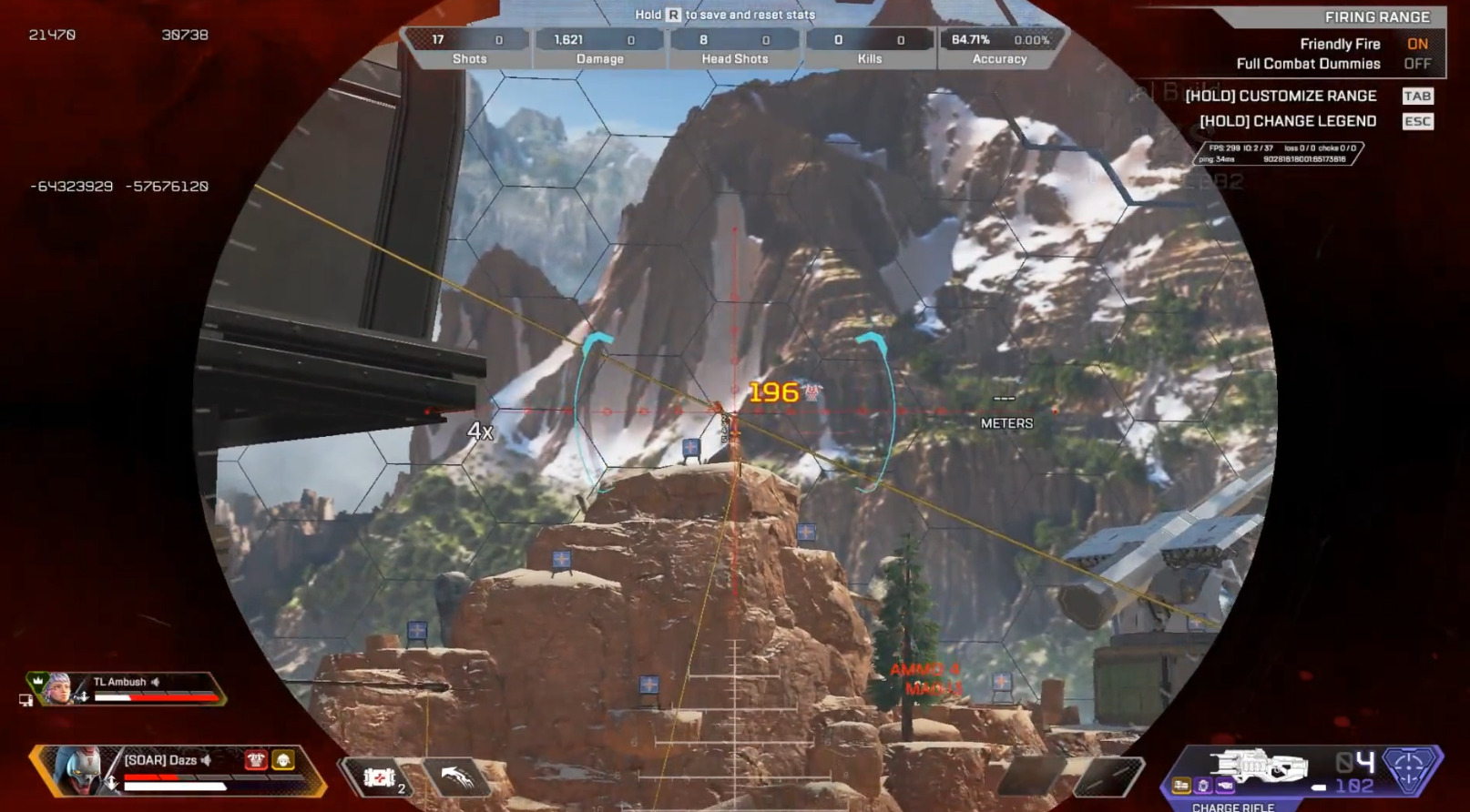Viewport: 1470px width, 812px height.
Task: Click the Damage stats panel
Action: coord(599,48)
